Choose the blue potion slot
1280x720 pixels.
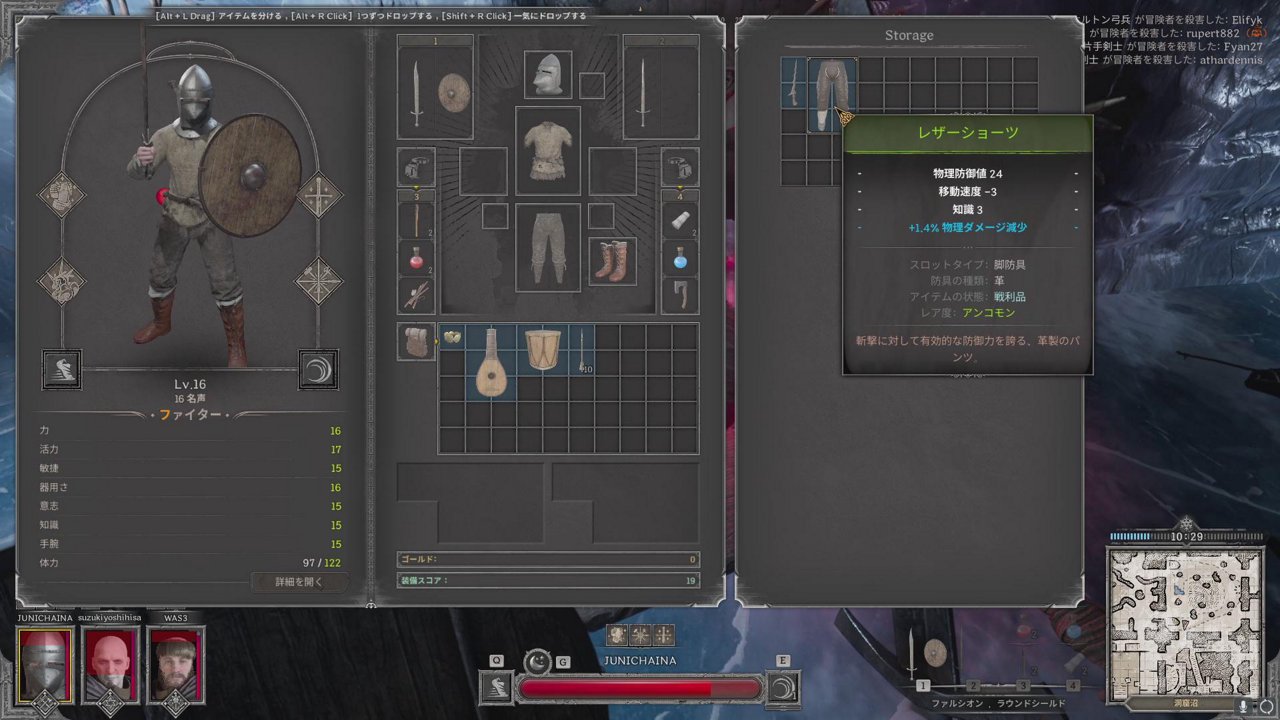pos(679,258)
